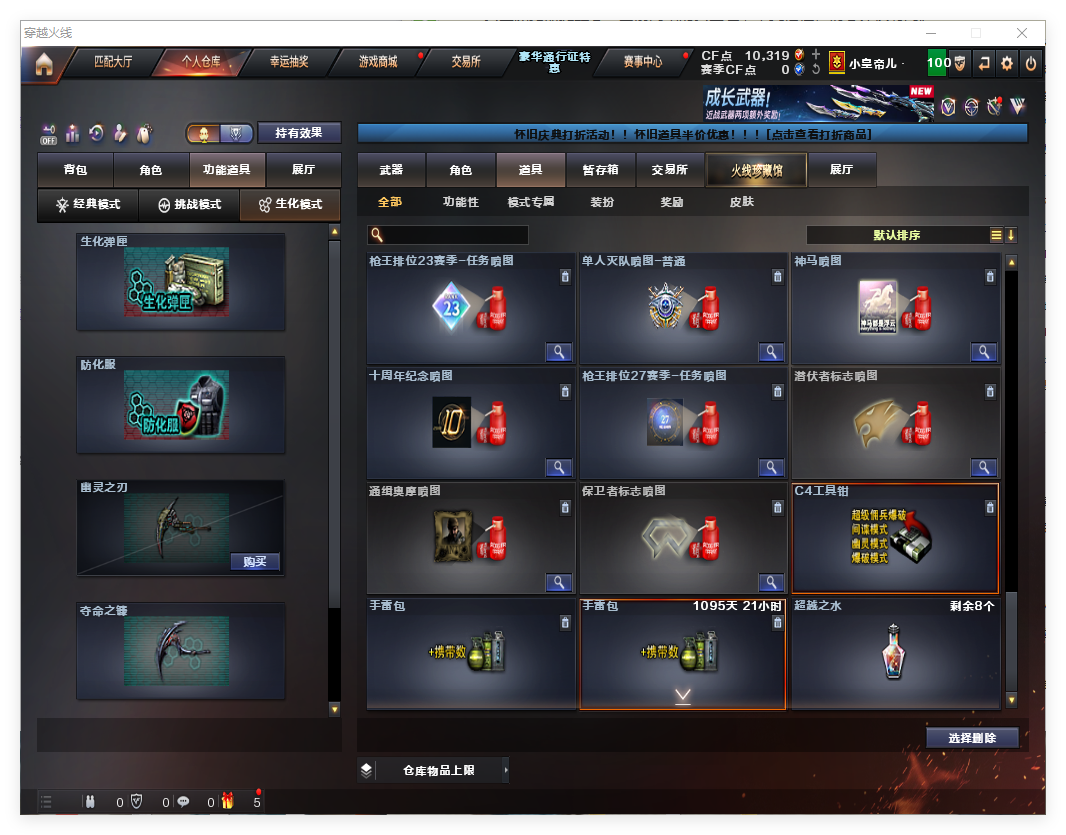Filter items by 皮肤 skins
The width and height of the screenshot is (1066, 835).
click(741, 202)
